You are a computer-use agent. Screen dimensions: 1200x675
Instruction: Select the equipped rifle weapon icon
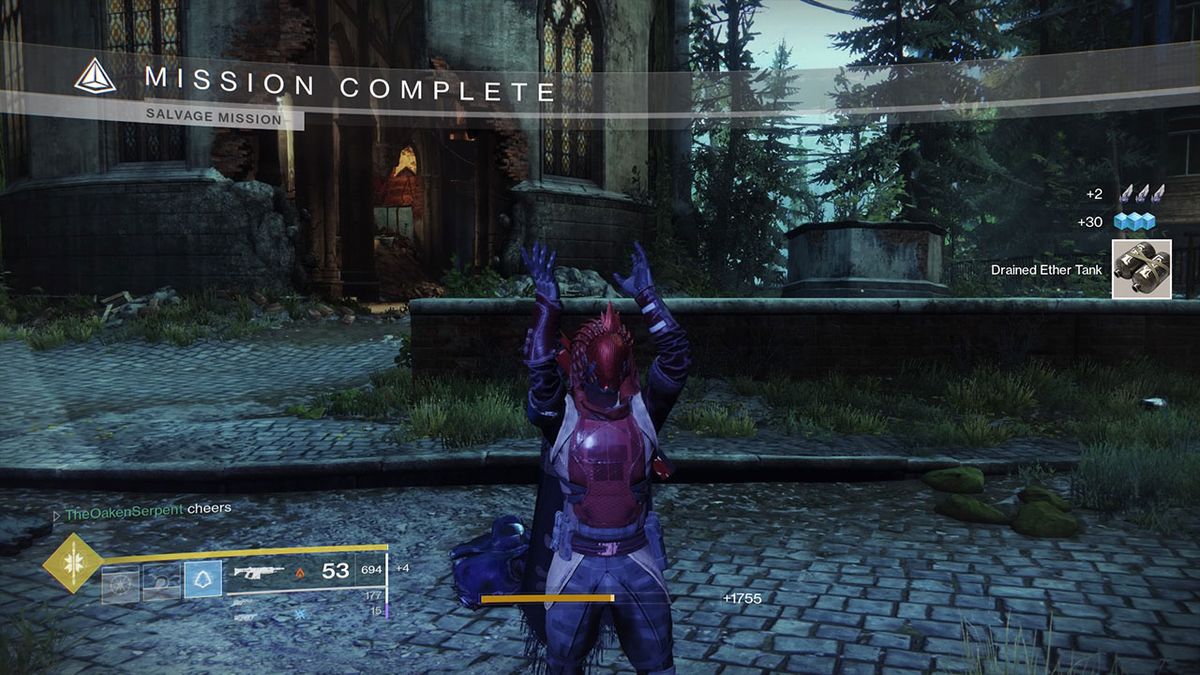(257, 572)
